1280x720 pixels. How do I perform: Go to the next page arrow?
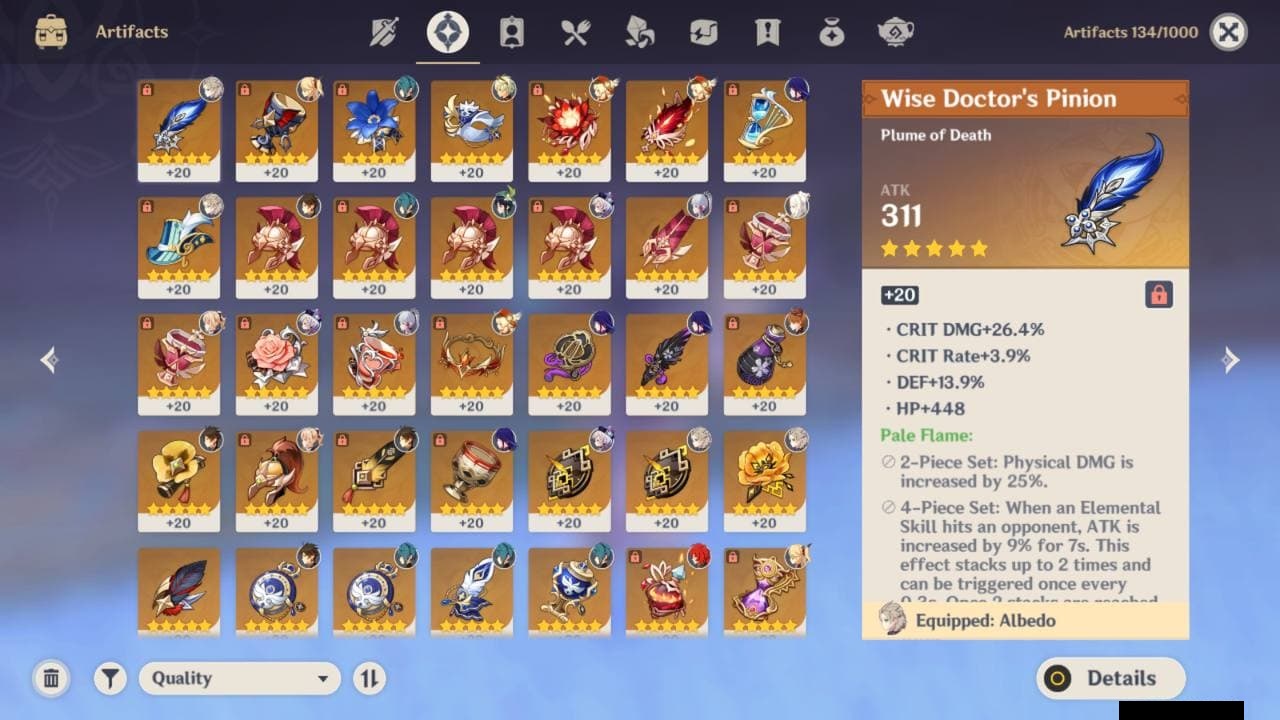(x=1231, y=360)
